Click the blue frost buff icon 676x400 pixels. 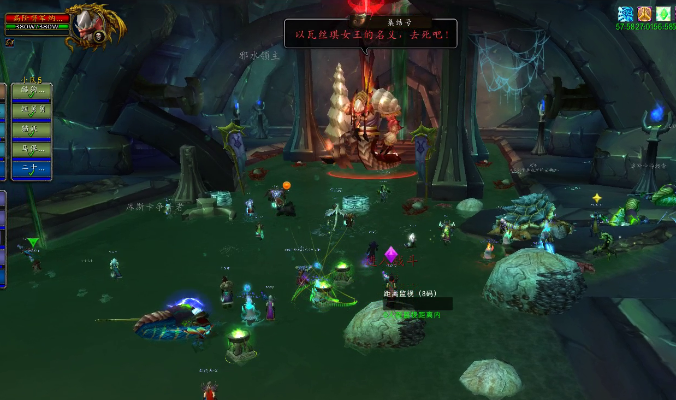tap(625, 13)
